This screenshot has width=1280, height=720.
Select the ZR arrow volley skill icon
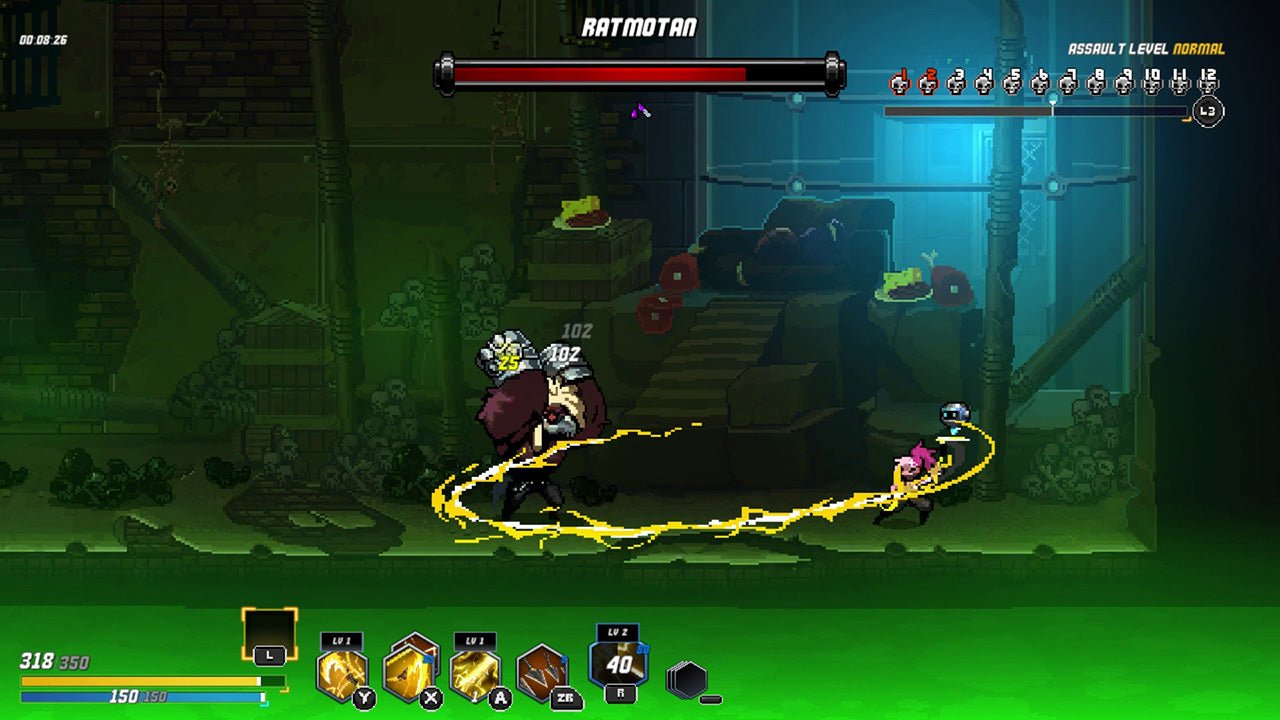pyautogui.click(x=542, y=672)
